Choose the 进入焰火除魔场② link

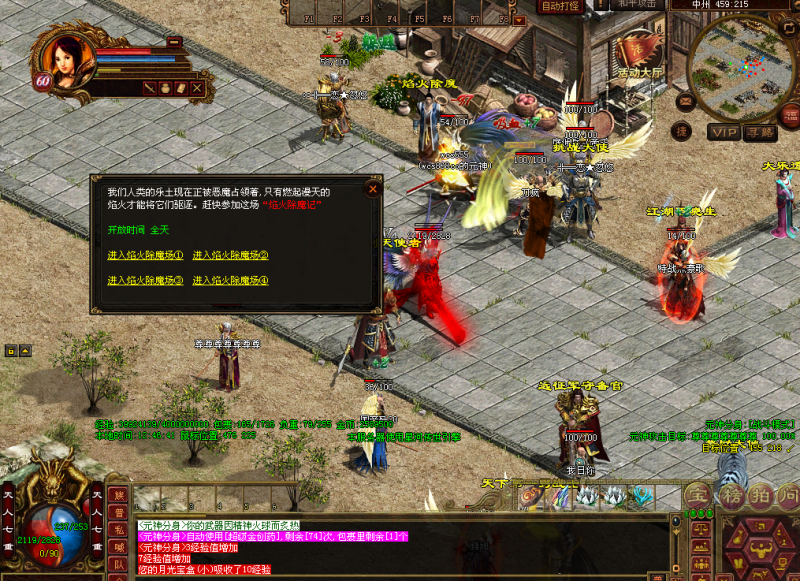coord(230,255)
